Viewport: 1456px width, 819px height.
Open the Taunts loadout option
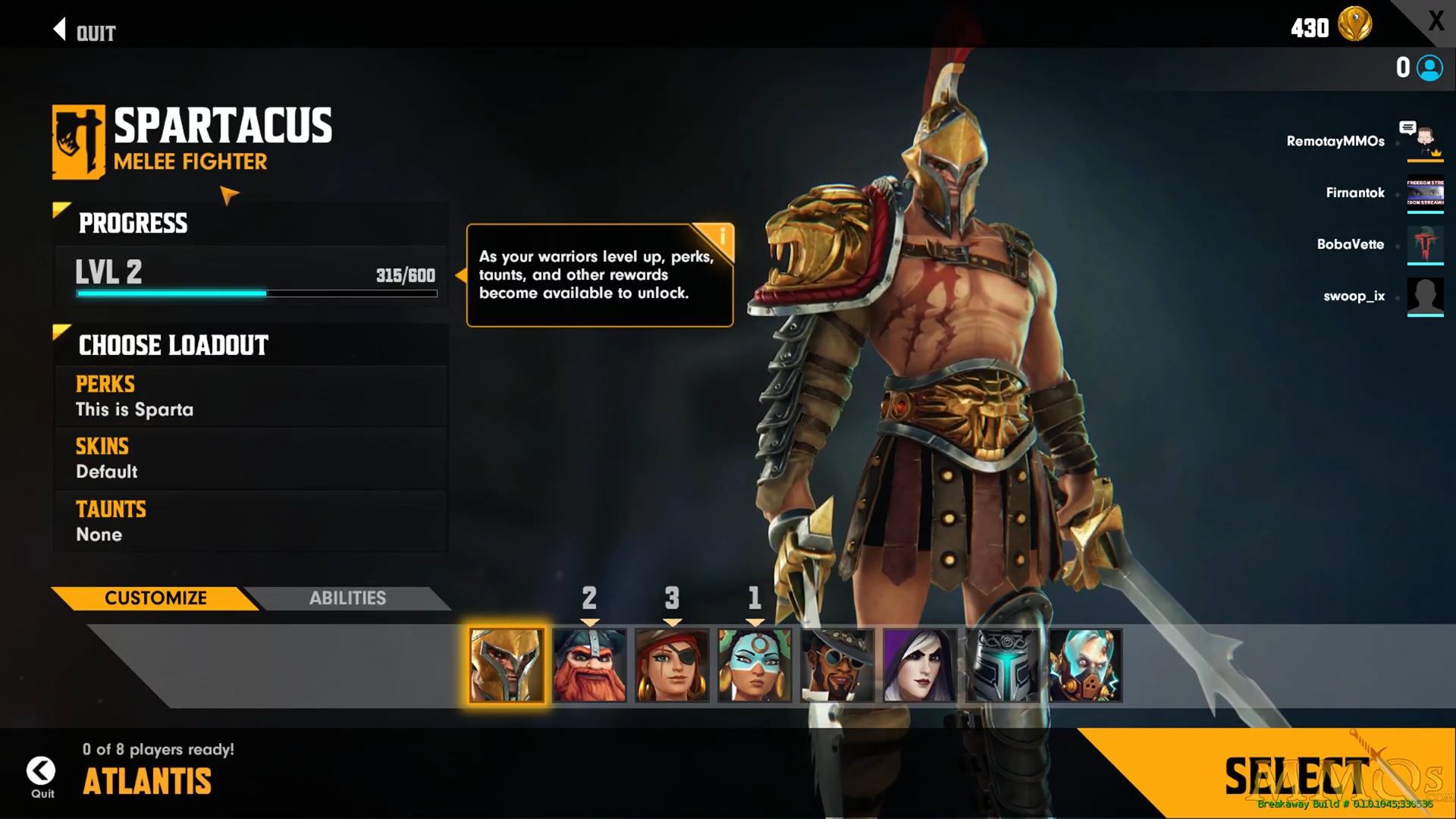pos(250,521)
